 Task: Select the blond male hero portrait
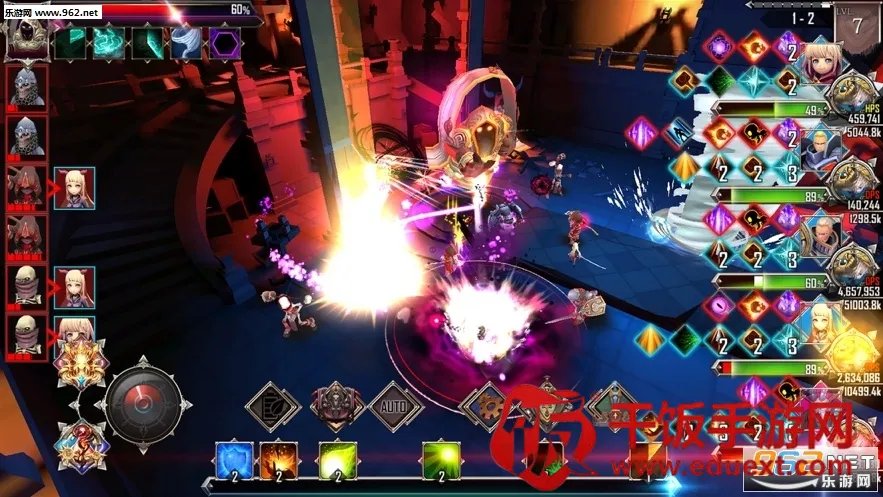[819, 150]
